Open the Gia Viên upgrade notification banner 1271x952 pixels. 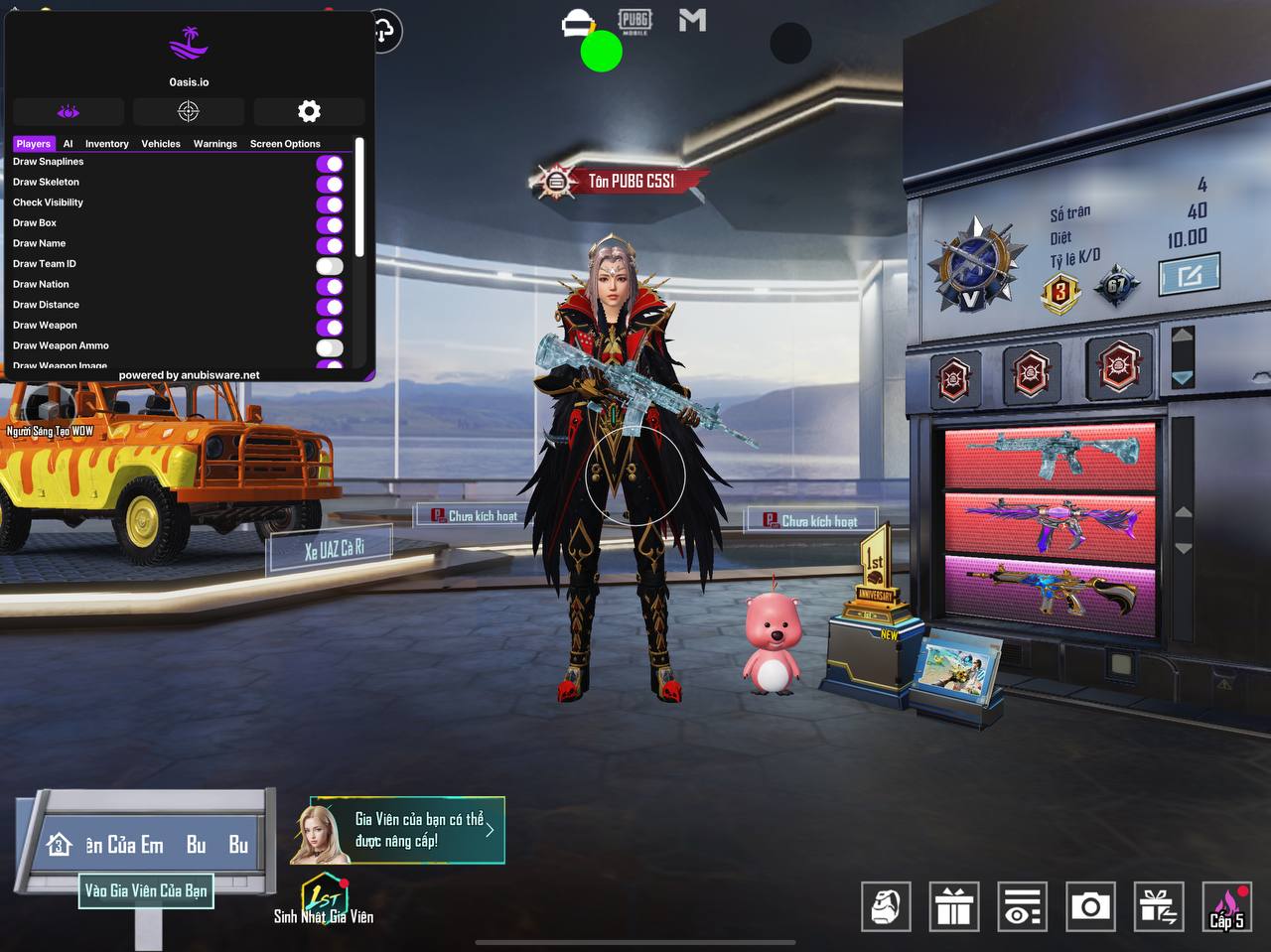(407, 830)
